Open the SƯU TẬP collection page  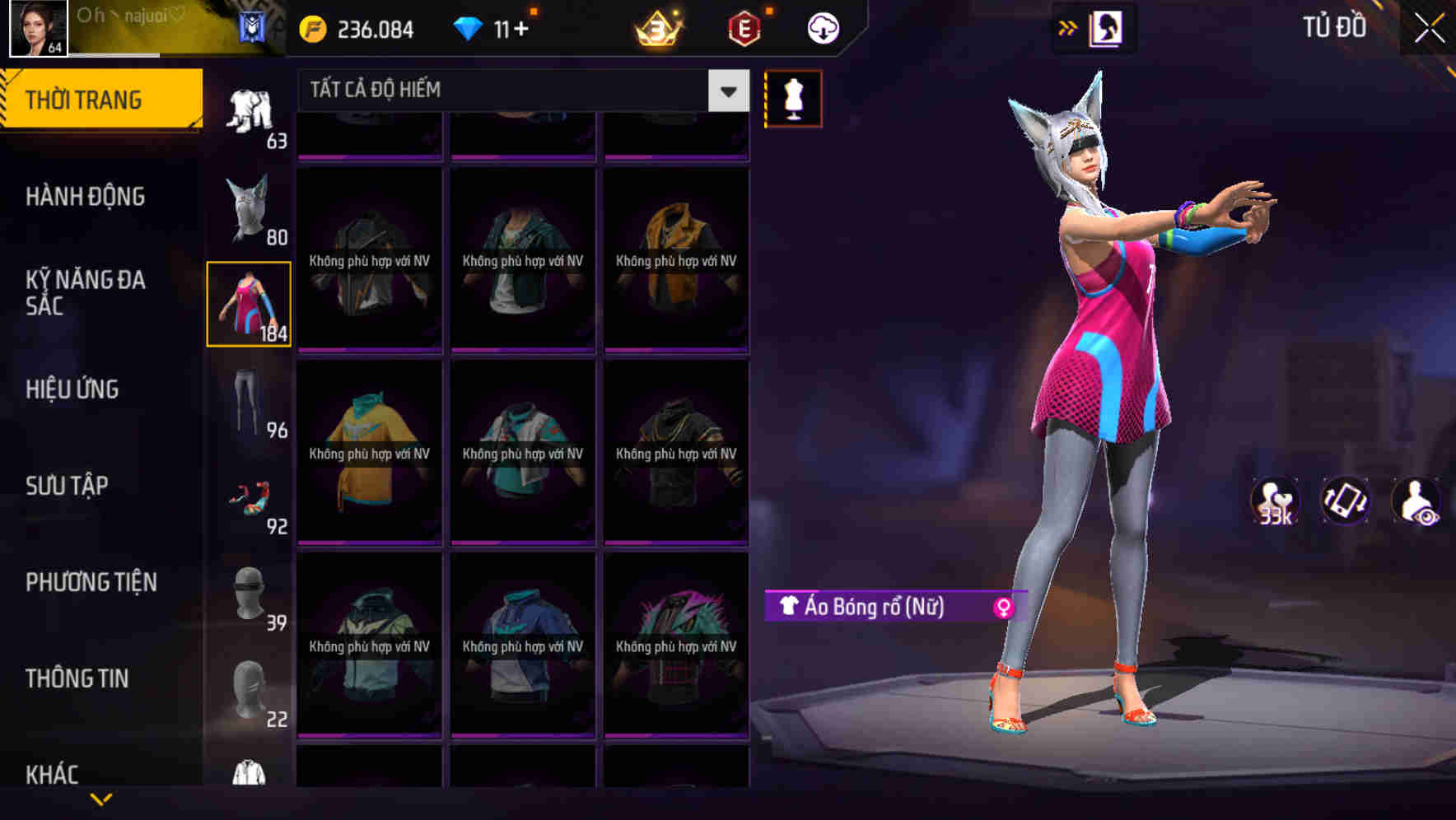click(x=68, y=486)
